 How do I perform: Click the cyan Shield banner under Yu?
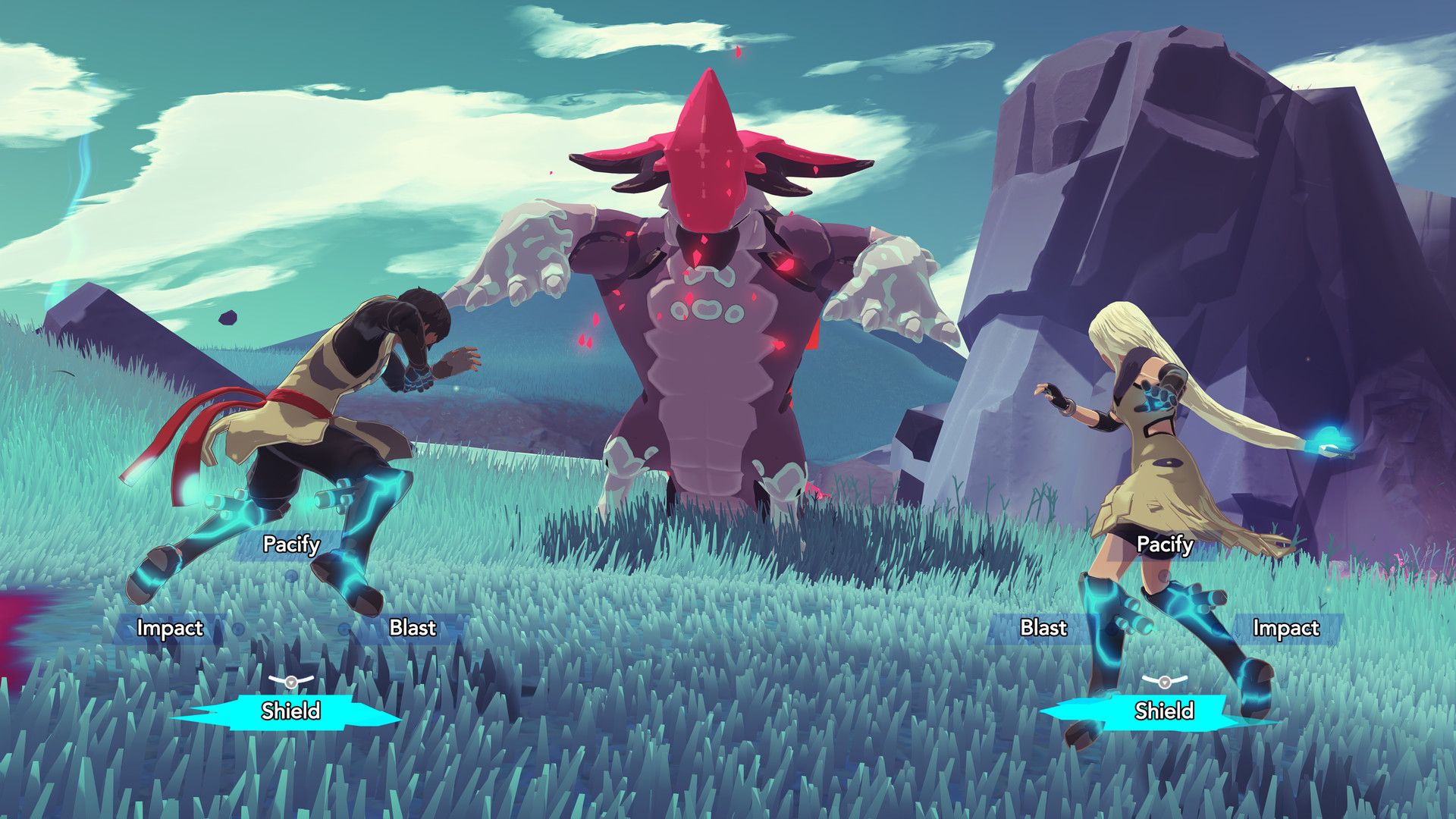point(1166,711)
